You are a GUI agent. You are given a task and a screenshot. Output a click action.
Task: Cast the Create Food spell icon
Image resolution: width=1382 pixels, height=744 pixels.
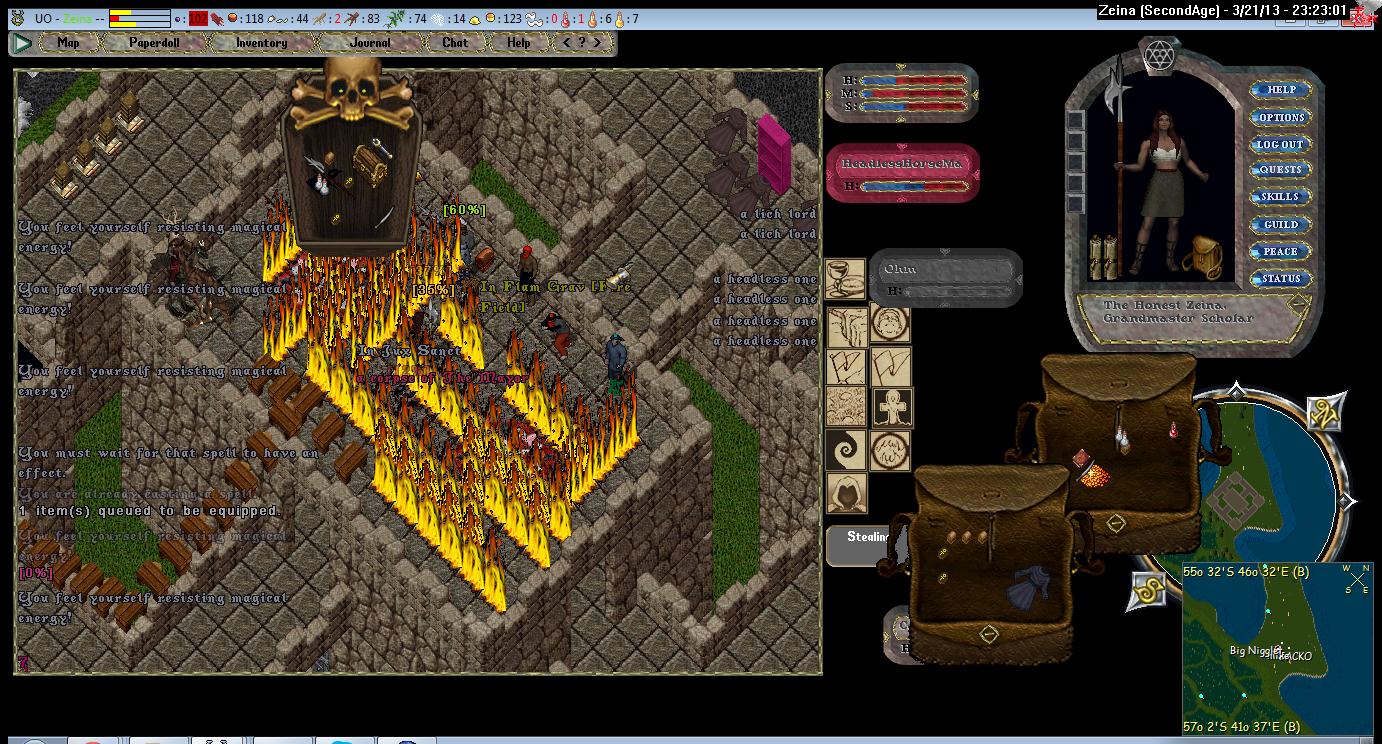tap(845, 279)
